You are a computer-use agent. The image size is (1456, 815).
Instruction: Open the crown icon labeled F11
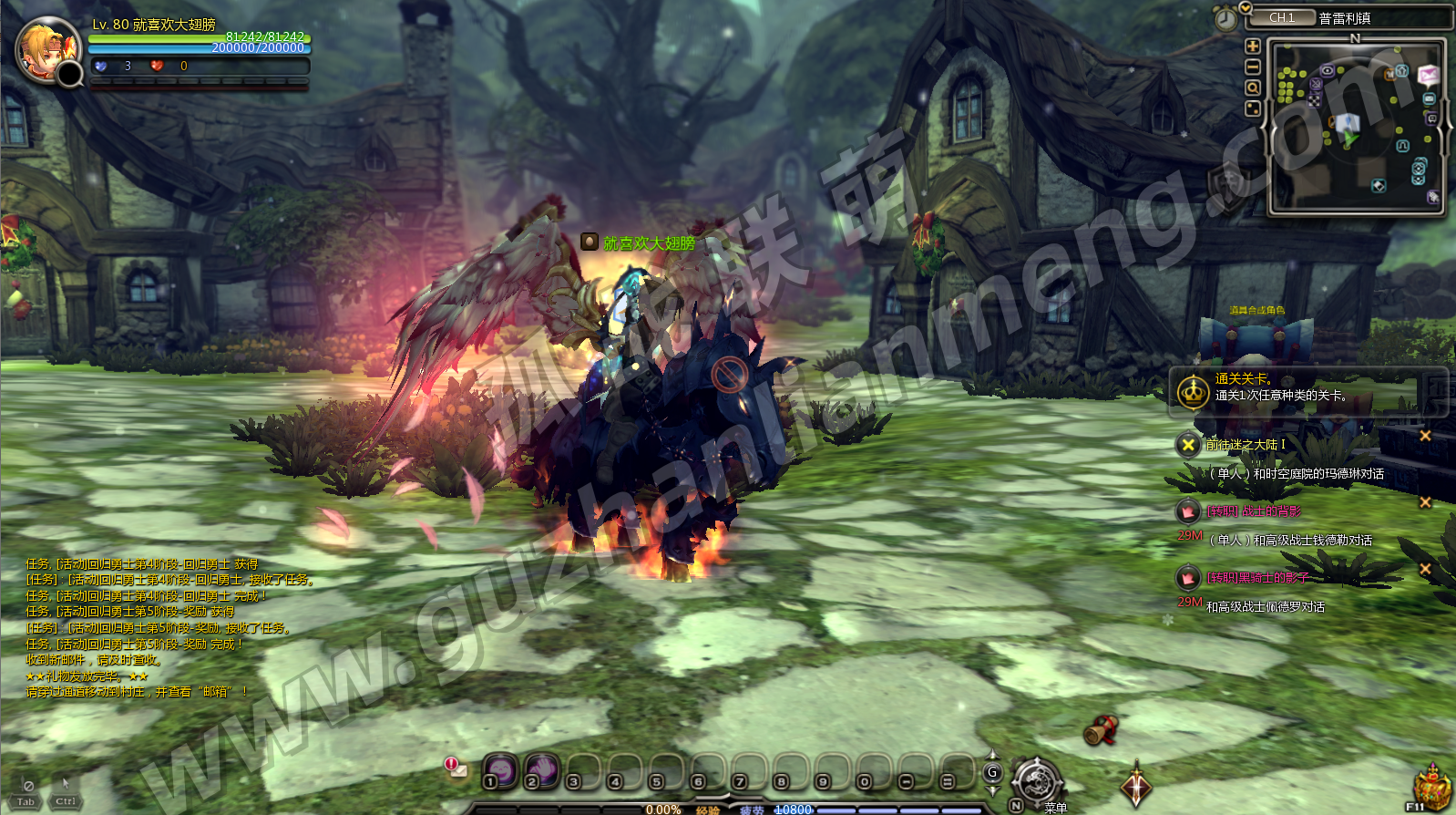[x=1431, y=786]
